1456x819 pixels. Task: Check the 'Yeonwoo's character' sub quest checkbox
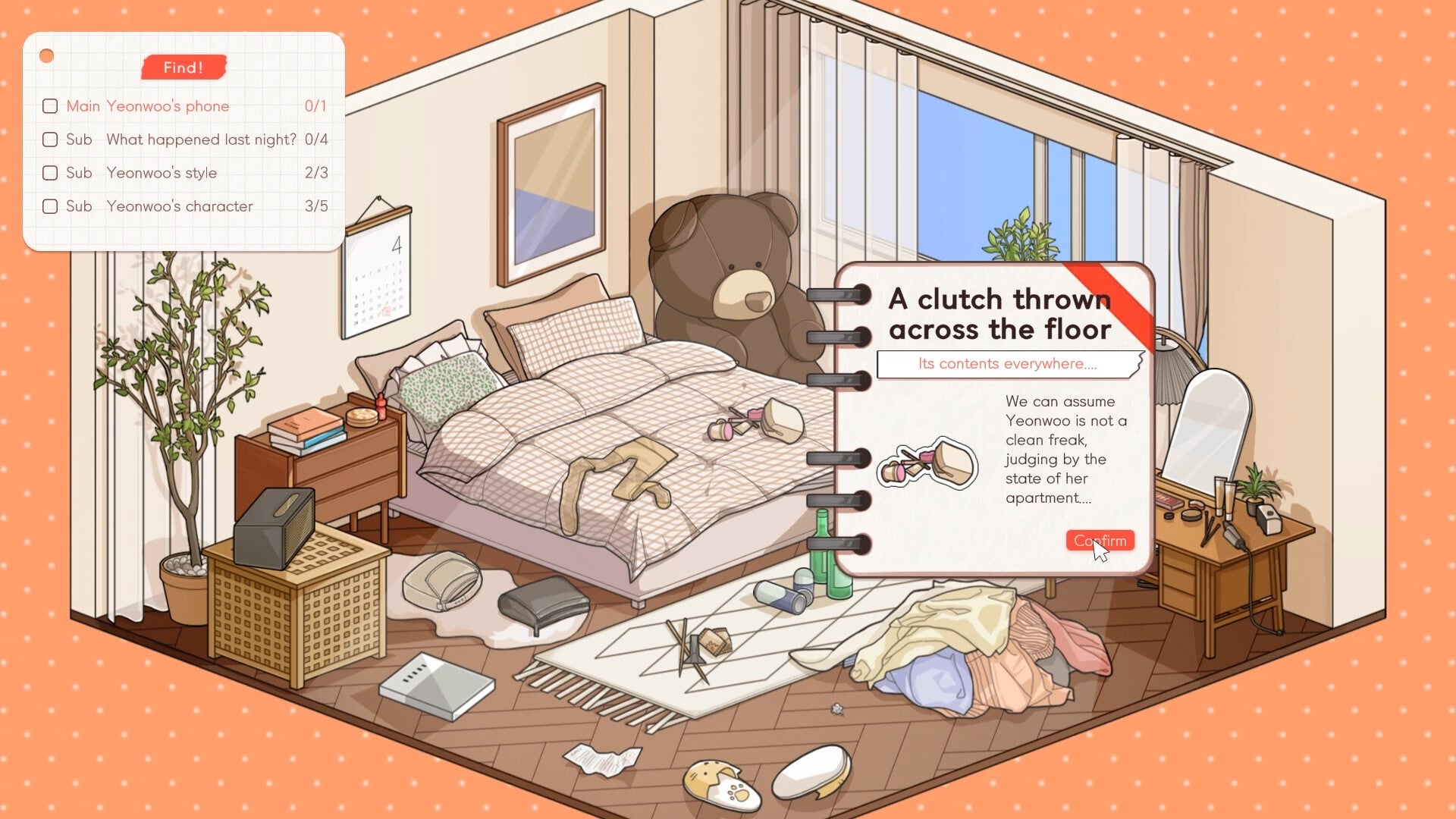pyautogui.click(x=50, y=206)
